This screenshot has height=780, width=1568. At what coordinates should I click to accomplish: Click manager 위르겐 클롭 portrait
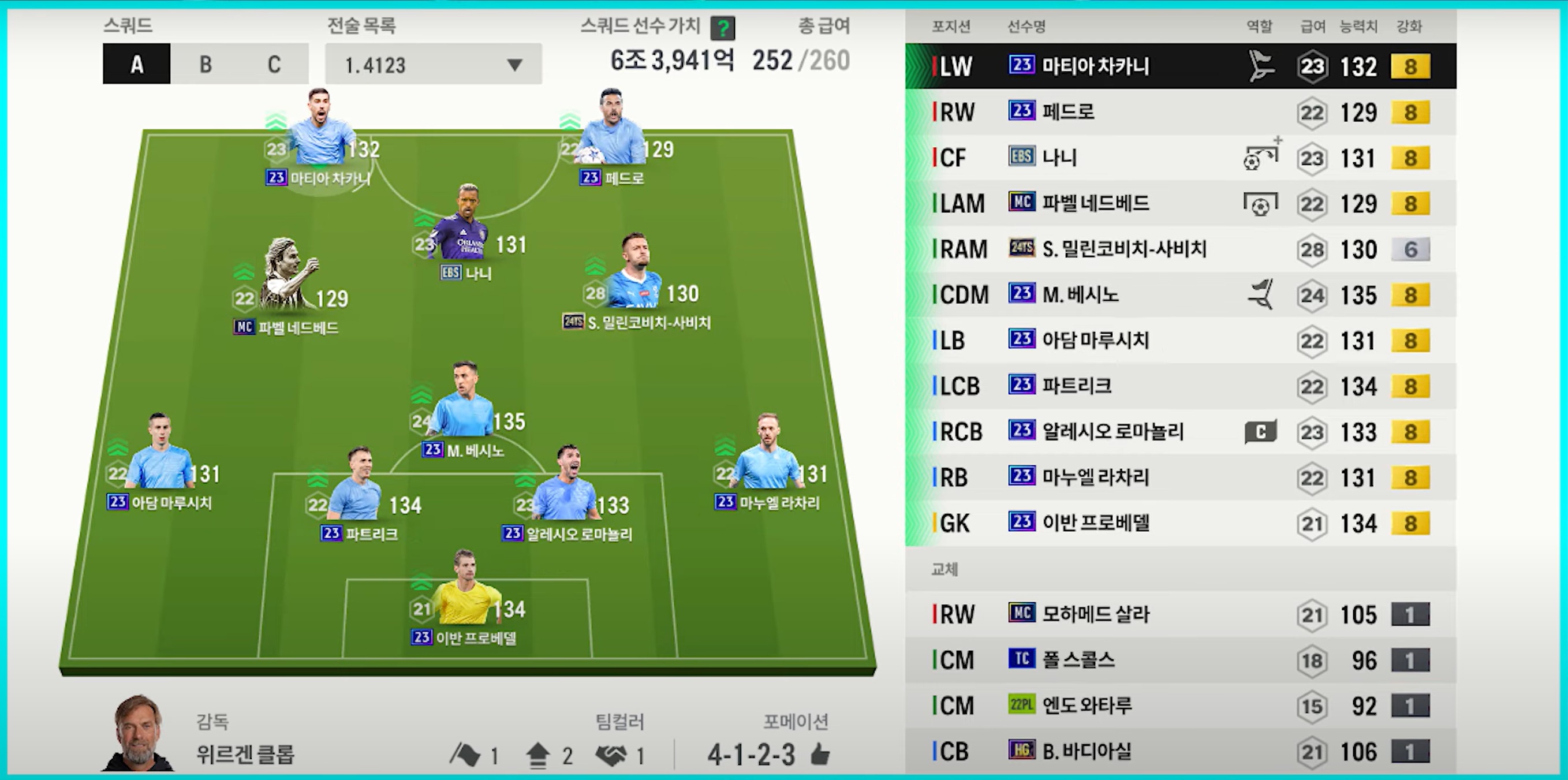point(138,734)
